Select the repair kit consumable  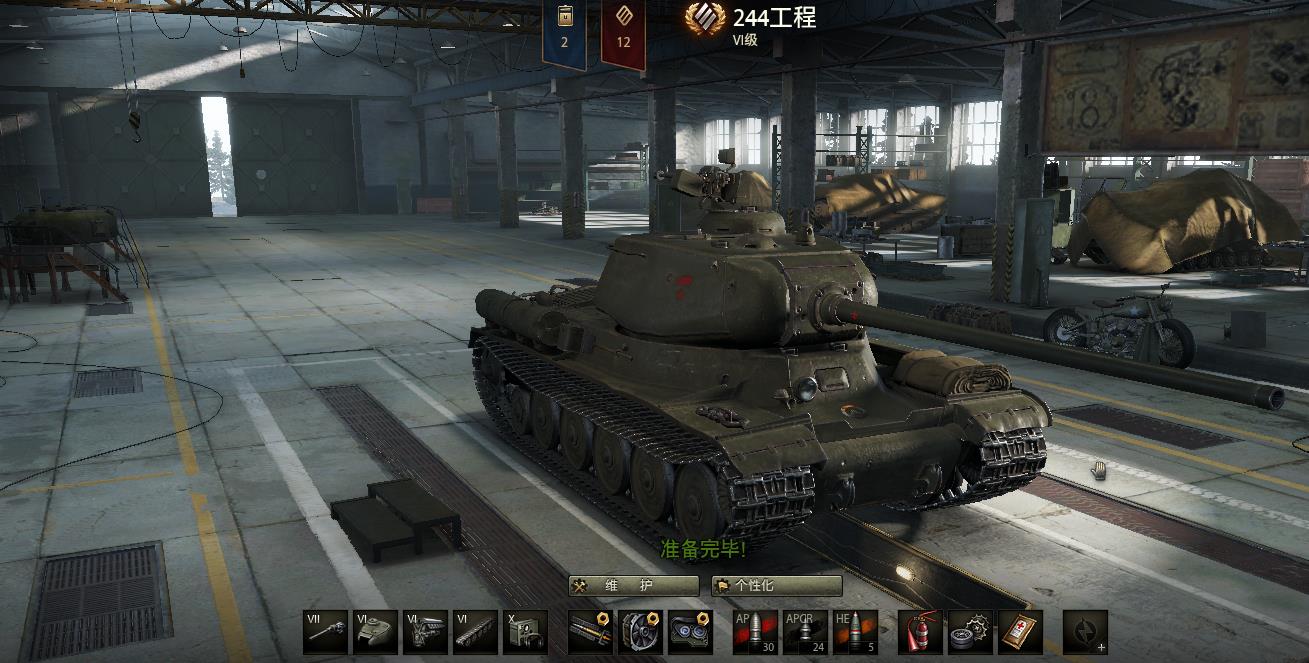[x=970, y=632]
